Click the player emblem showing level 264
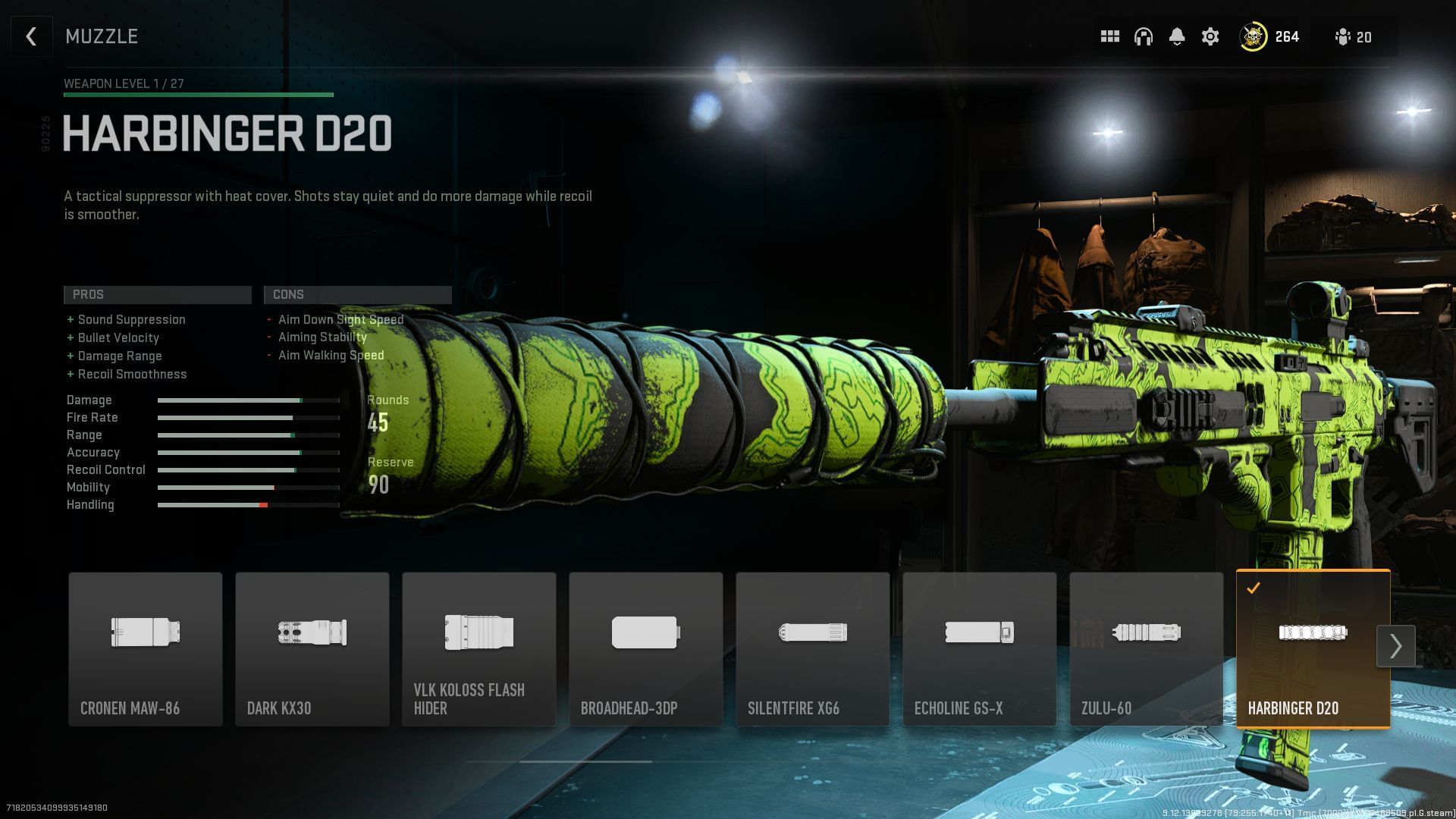This screenshot has width=1456, height=819. 1253,36
